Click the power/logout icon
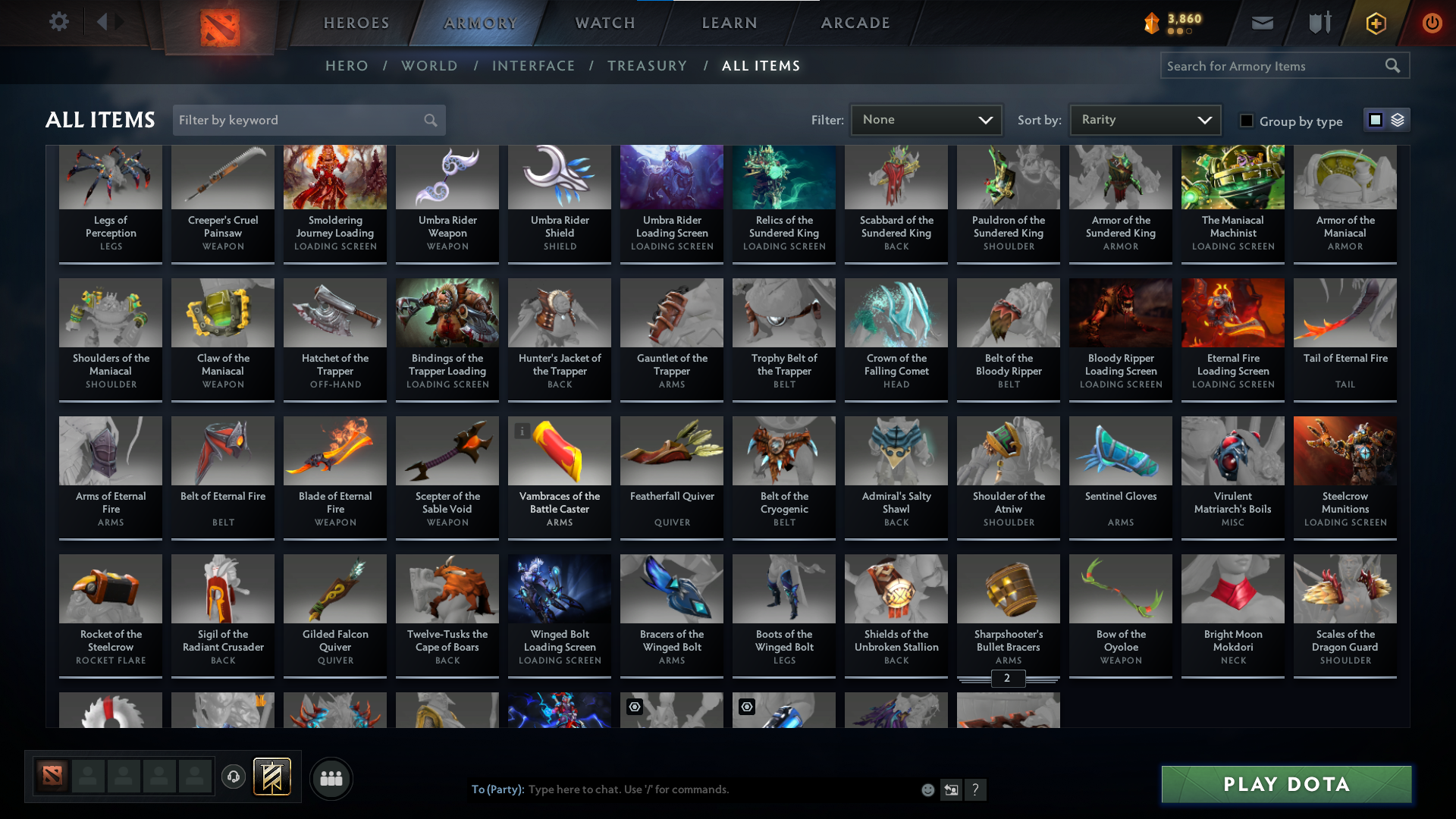This screenshot has width=1456, height=819. (x=1432, y=24)
